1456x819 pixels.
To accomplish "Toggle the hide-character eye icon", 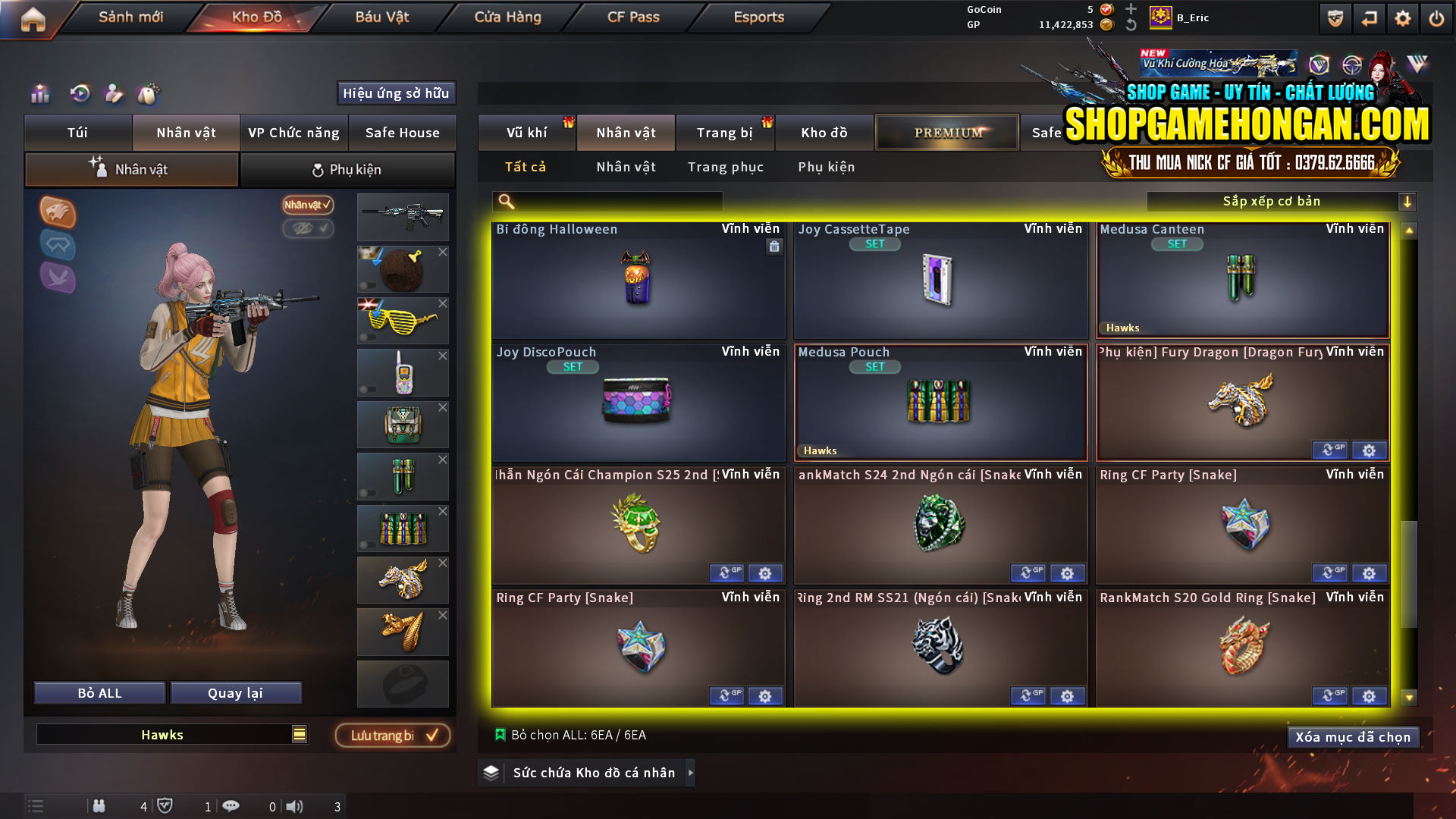I will [308, 229].
